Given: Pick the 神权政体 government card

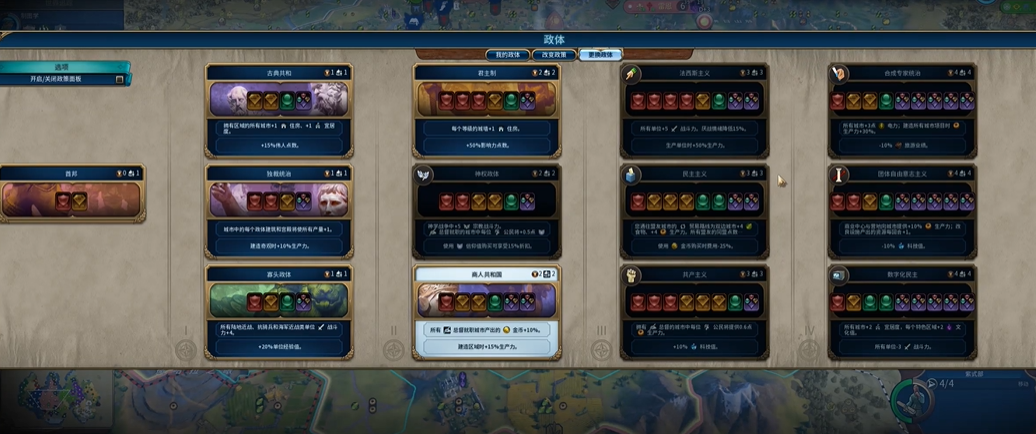Looking at the screenshot, I should [x=487, y=210].
